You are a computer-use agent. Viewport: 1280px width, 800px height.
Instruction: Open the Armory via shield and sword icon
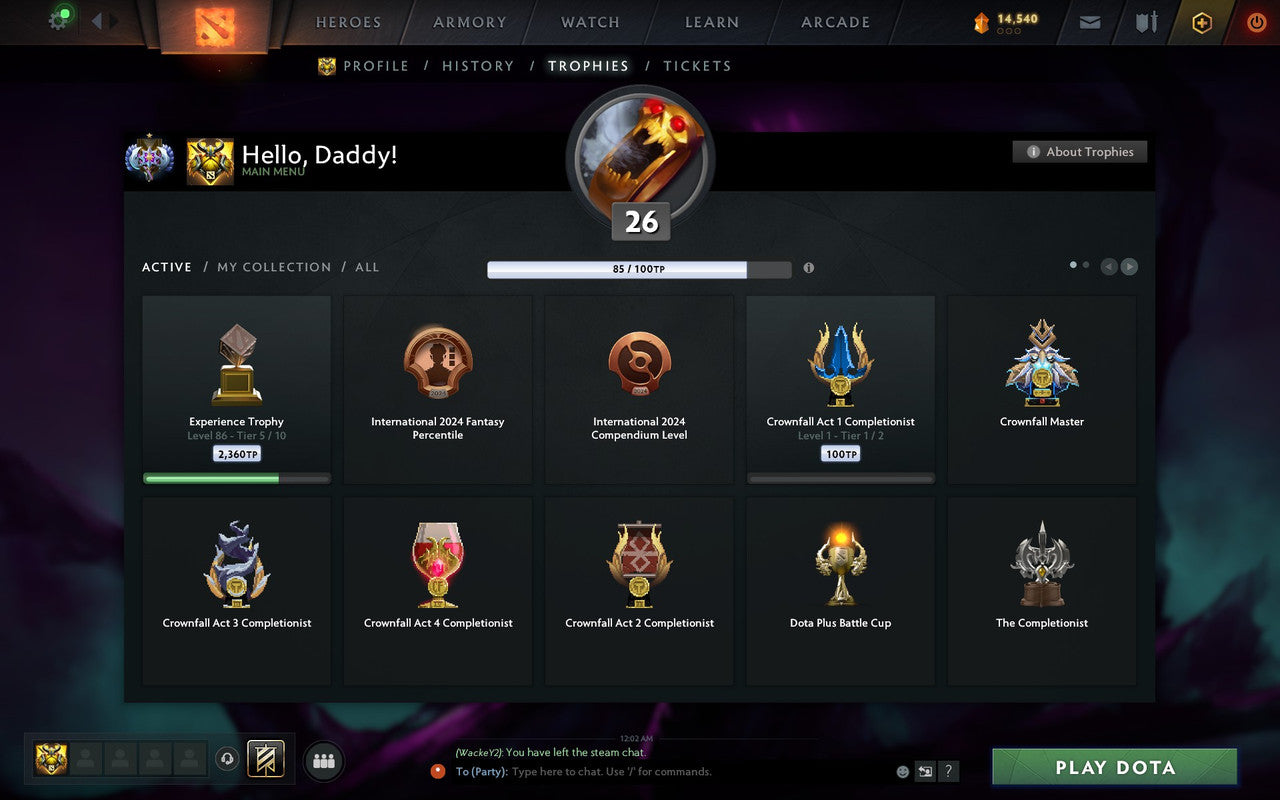1145,22
